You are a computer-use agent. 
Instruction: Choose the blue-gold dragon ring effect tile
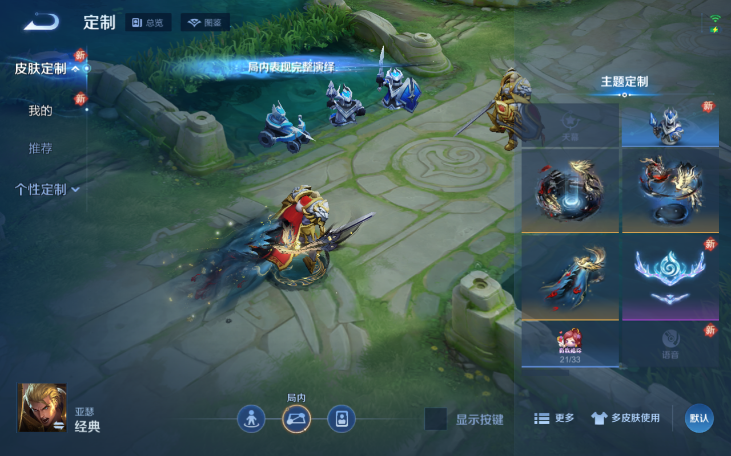[x=669, y=190]
